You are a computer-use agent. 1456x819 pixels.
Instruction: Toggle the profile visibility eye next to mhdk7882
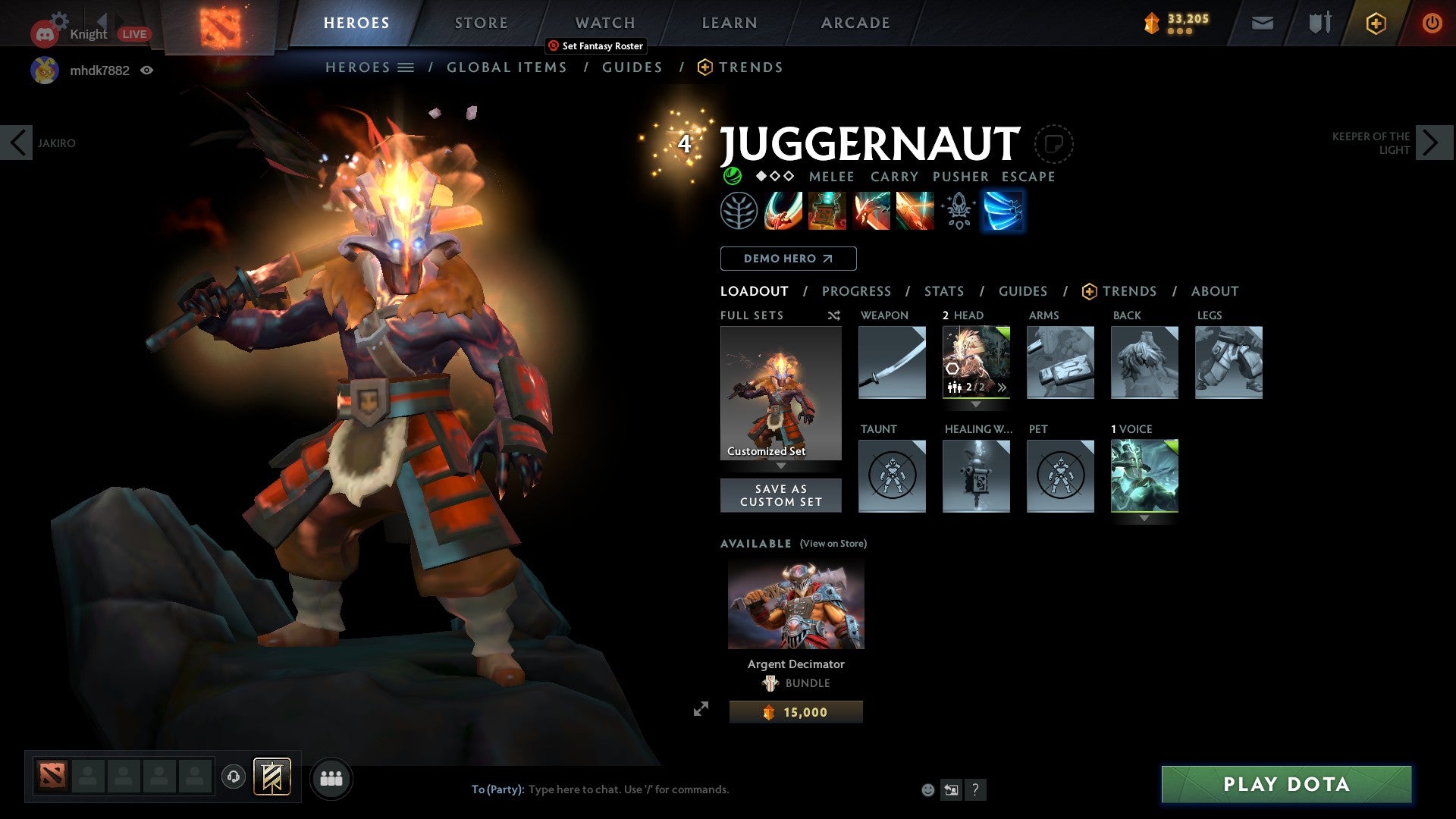[x=147, y=70]
